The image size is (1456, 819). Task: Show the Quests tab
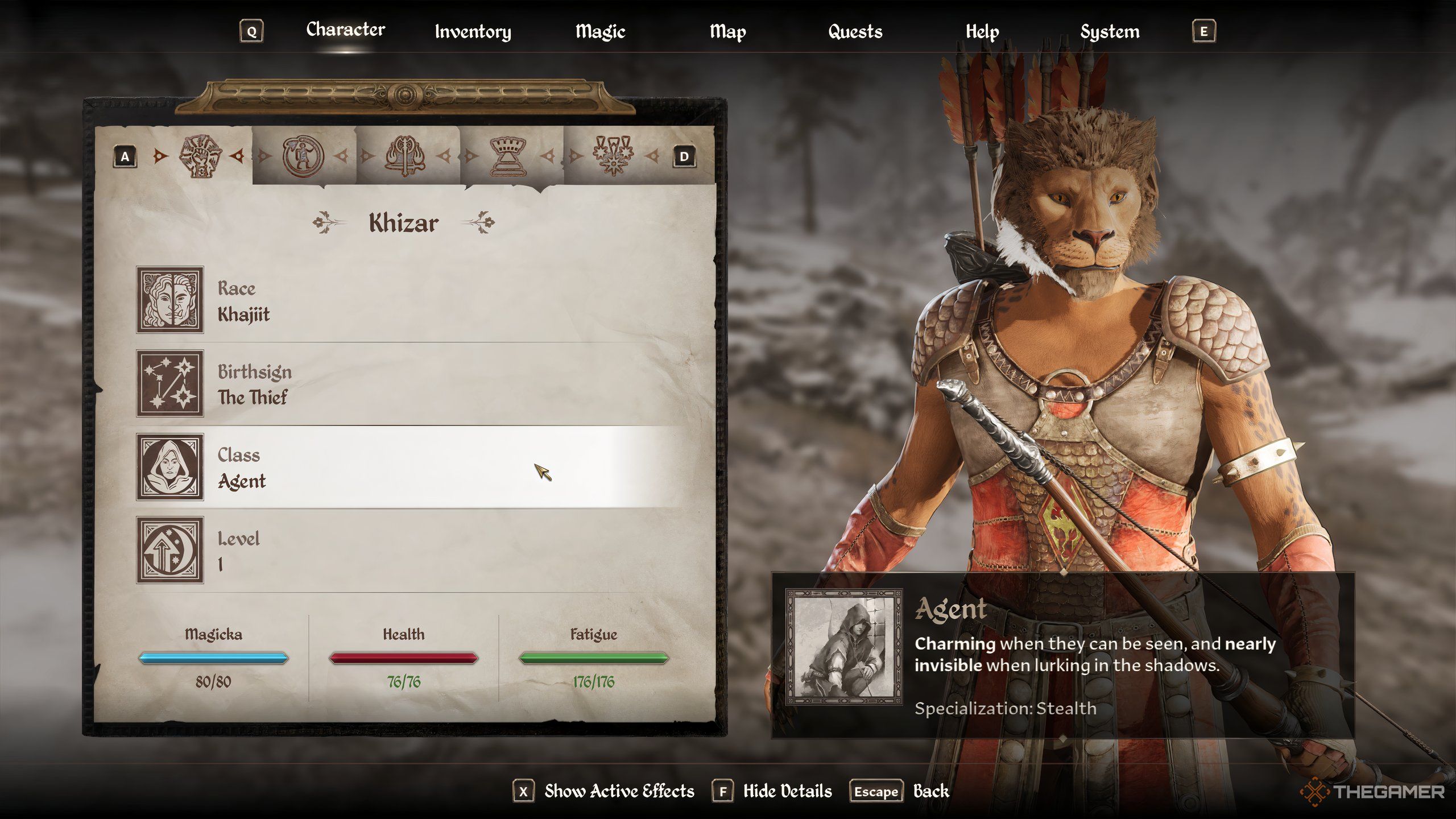855,32
